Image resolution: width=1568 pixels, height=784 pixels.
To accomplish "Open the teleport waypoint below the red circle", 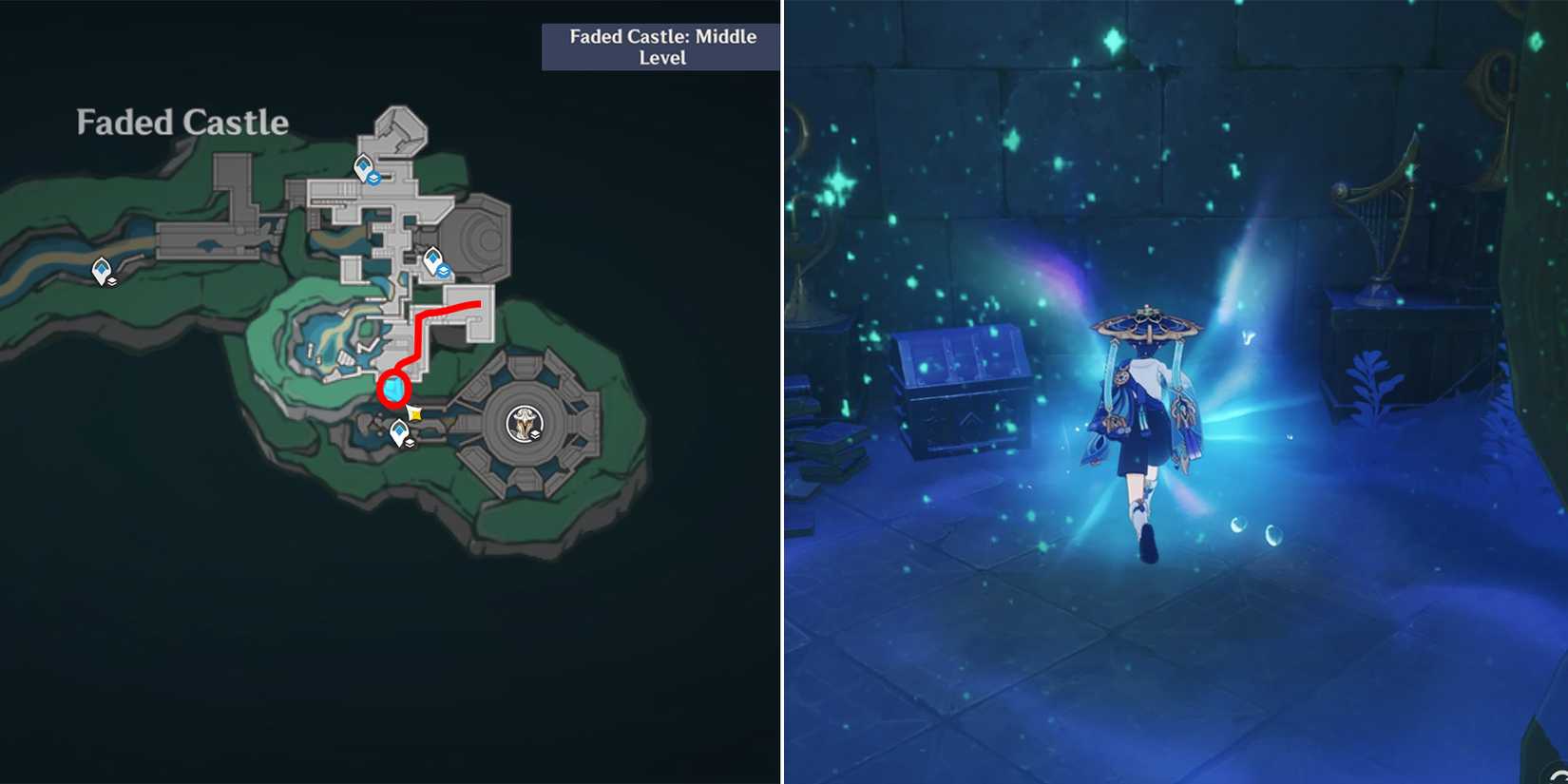I will pyautogui.click(x=400, y=430).
